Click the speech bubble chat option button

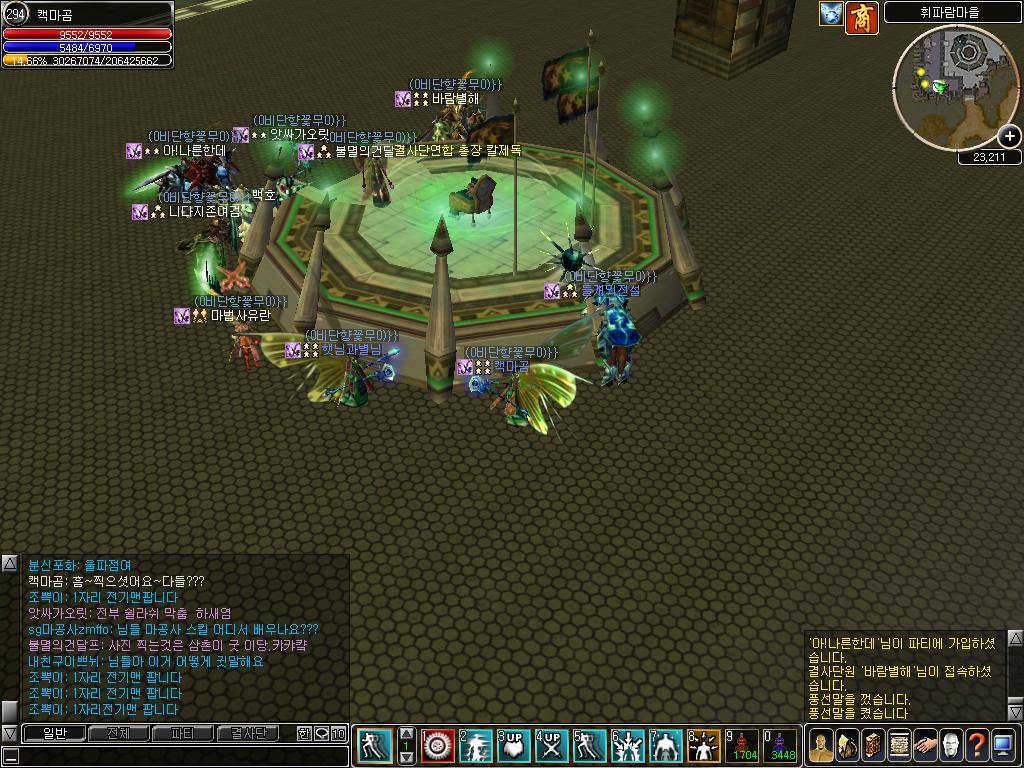pyautogui.click(x=321, y=734)
